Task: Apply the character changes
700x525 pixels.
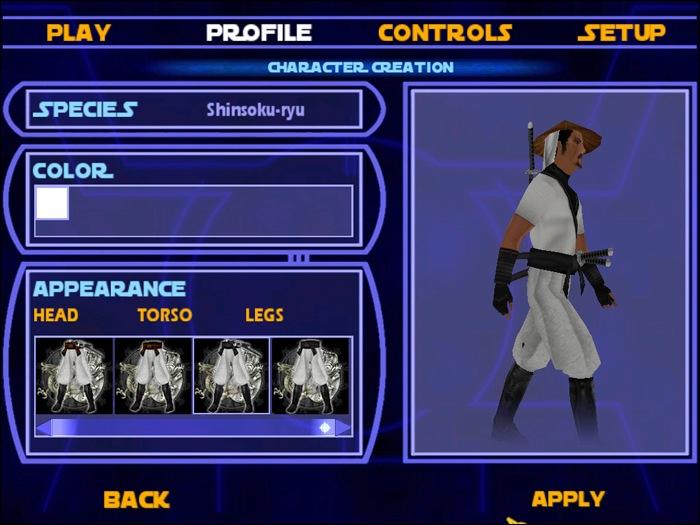Action: point(567,498)
